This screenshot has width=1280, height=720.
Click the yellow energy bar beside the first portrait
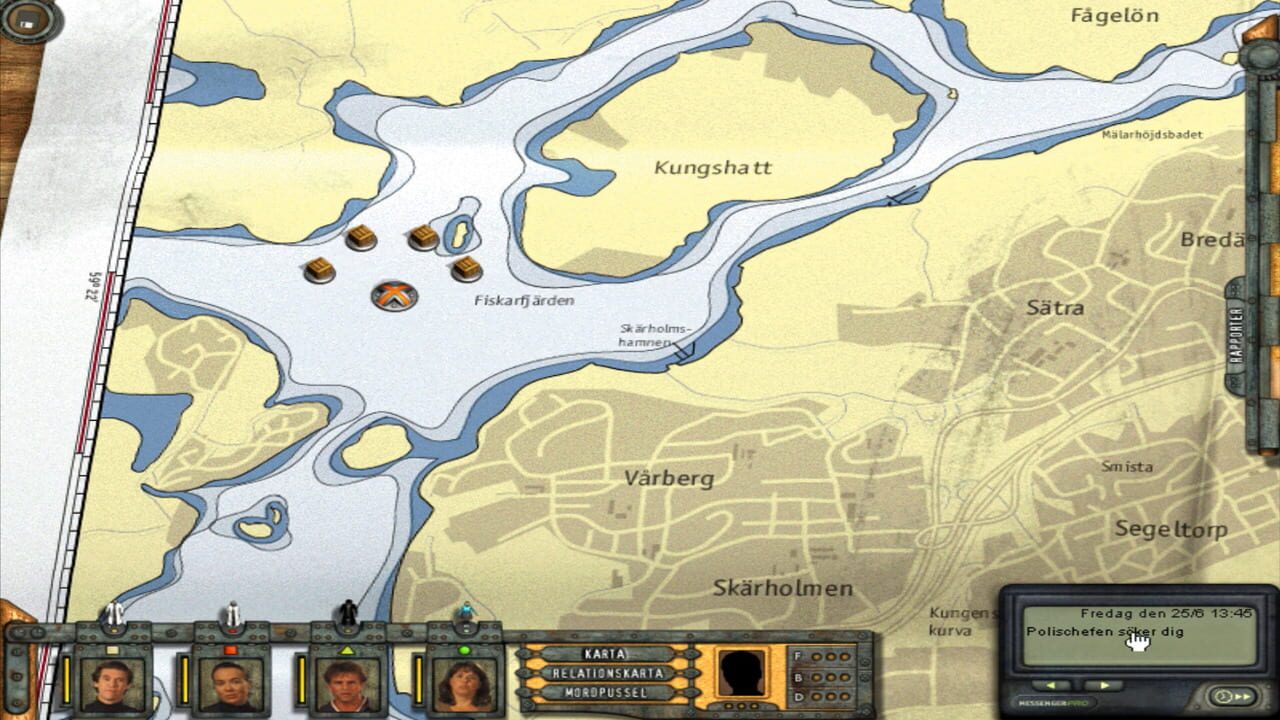pyautogui.click(x=67, y=680)
